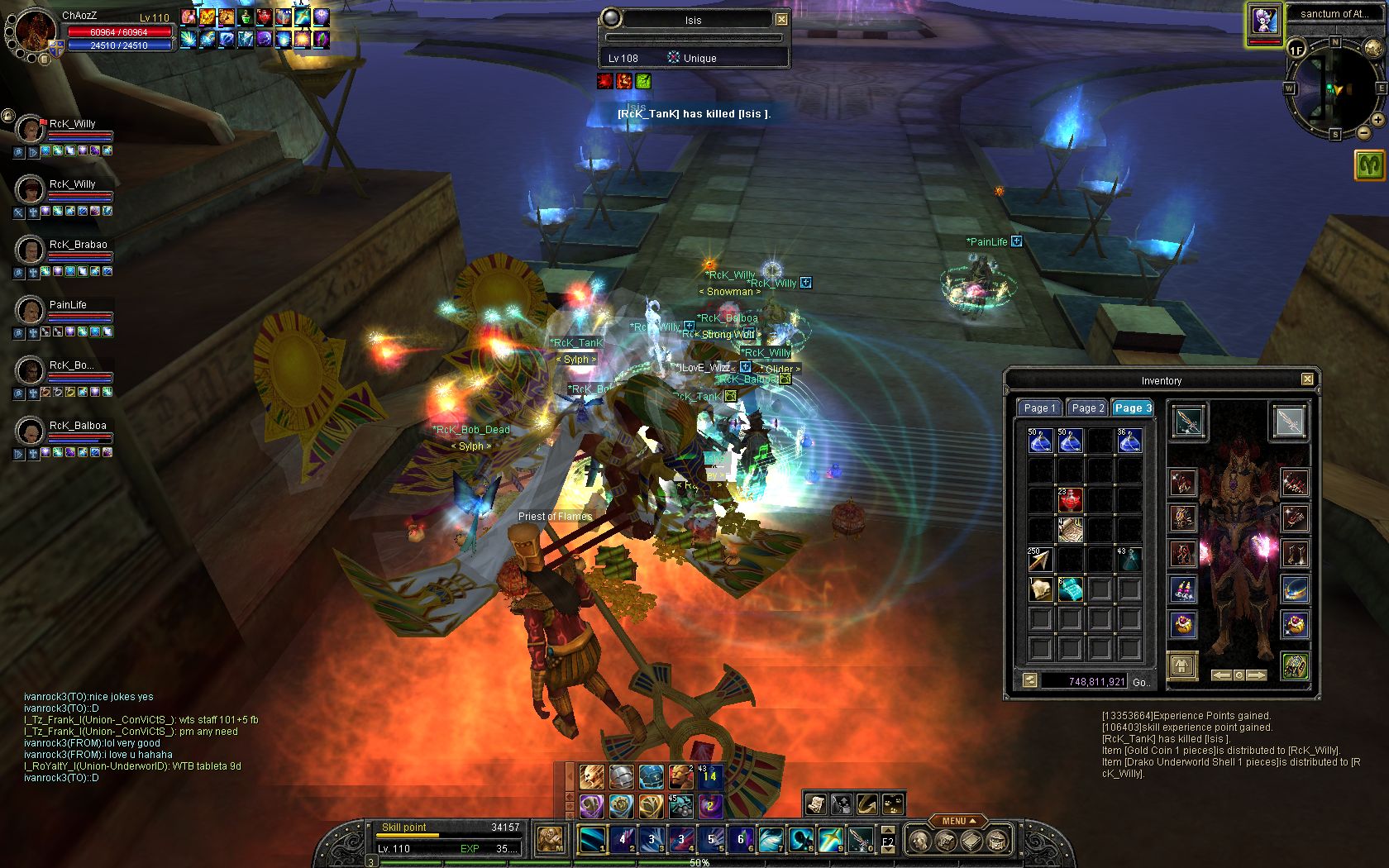Click the teal scroll item in inventory
Screen dimensions: 1389x868
tap(1070, 589)
